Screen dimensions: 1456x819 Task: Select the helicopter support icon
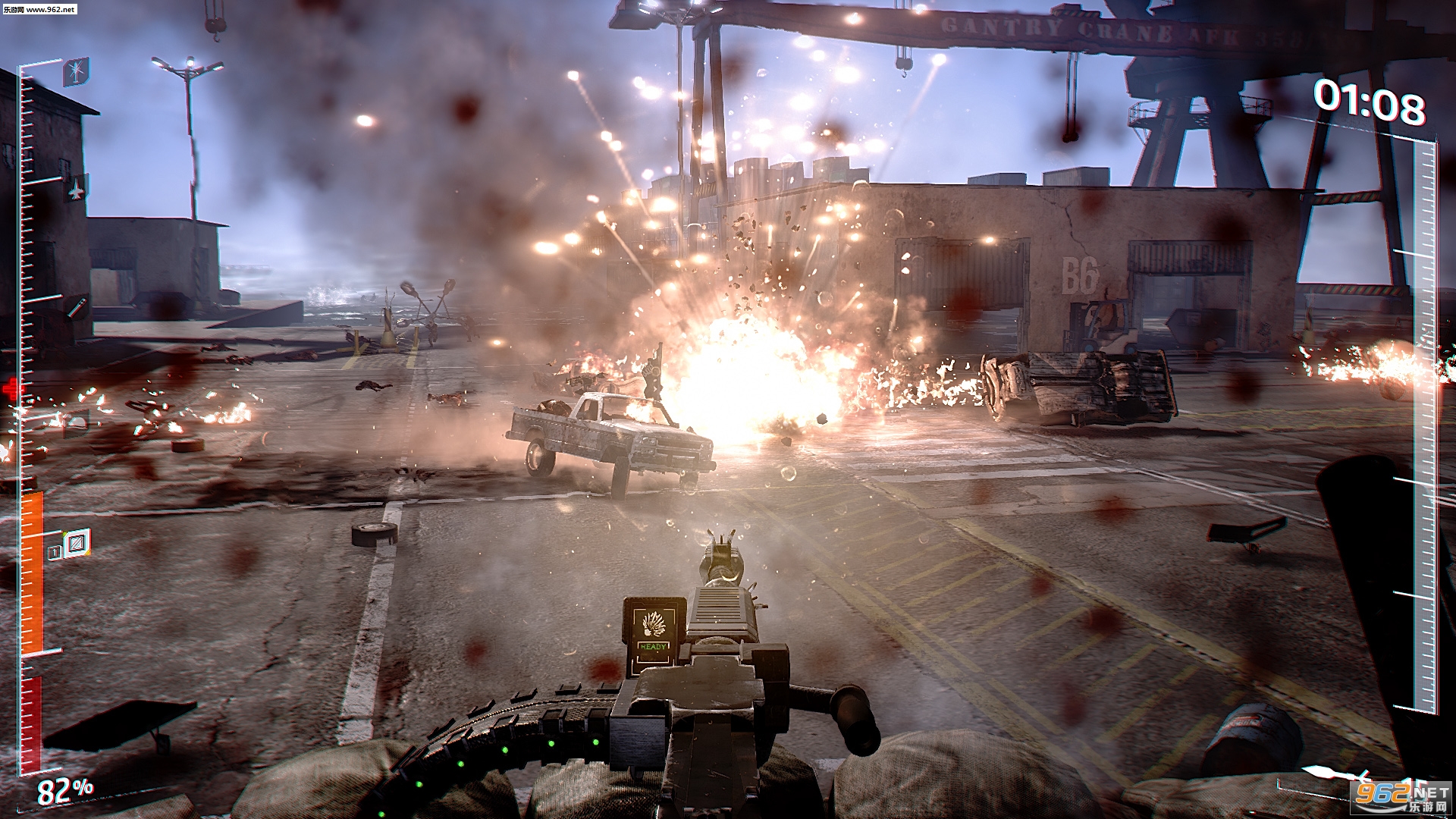(77, 71)
